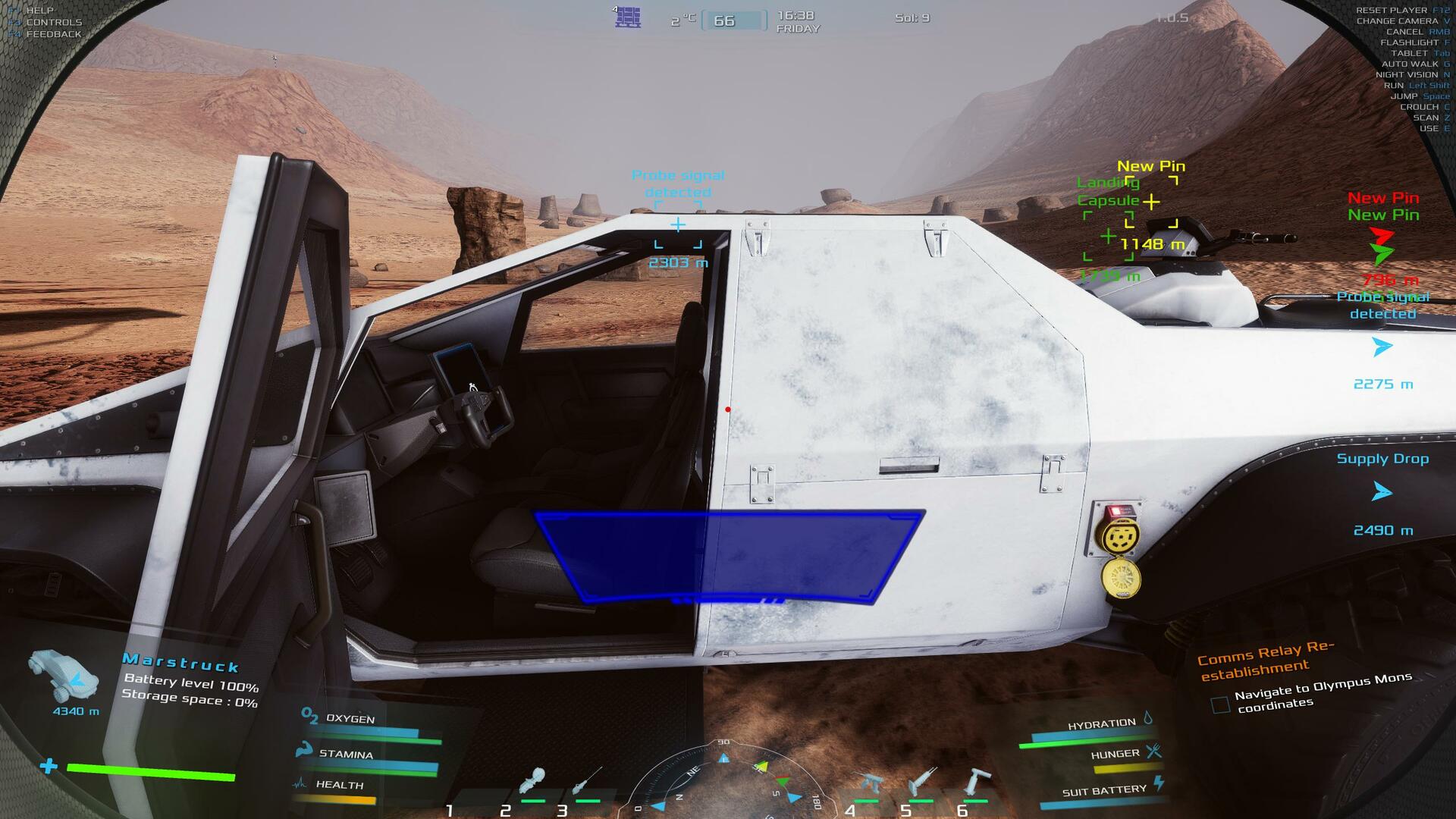Select the red New Pin arrow
Screen dimensions: 1456x819
point(1382,237)
